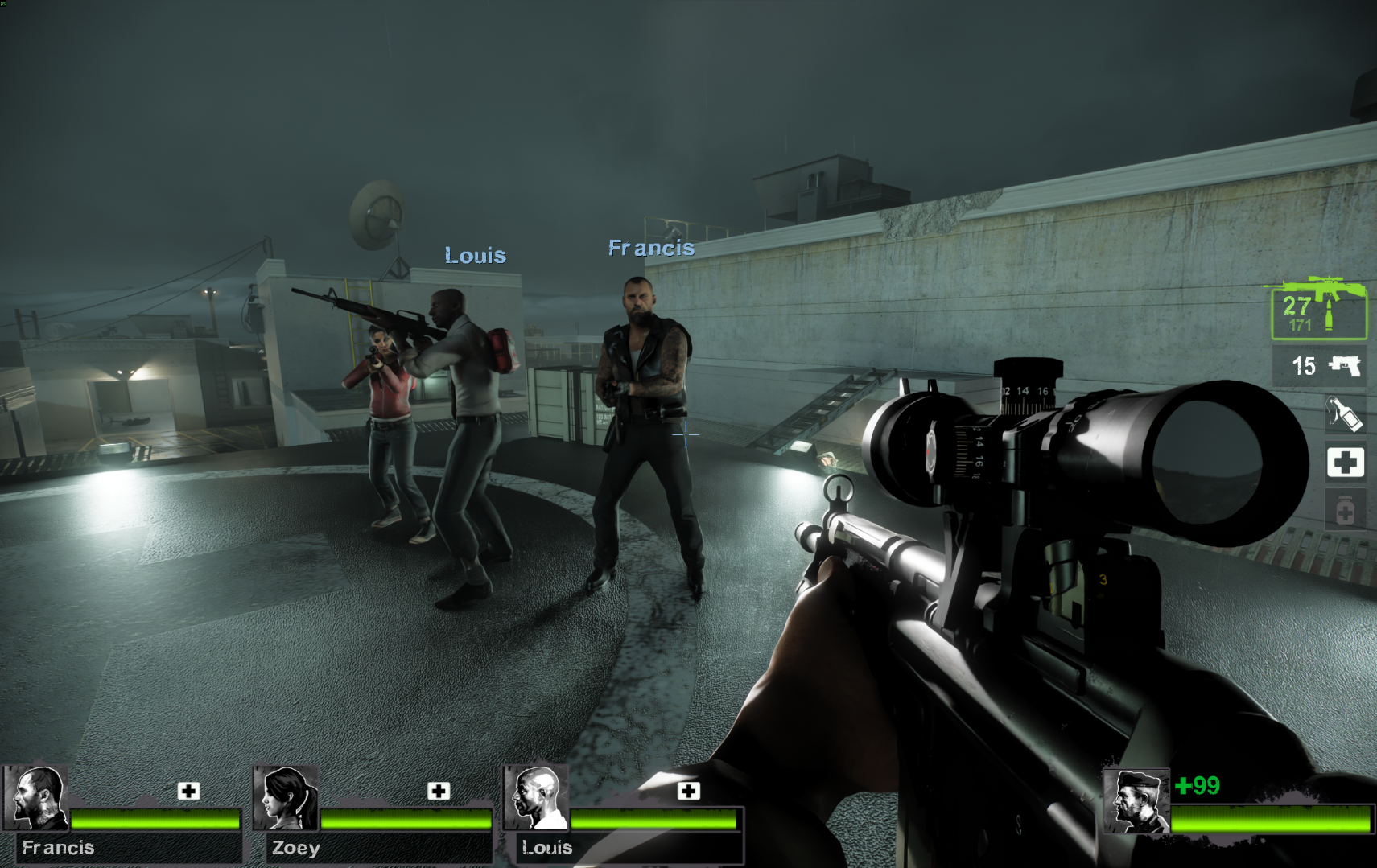Select the molotov throwable slot
Image resolution: width=1377 pixels, height=868 pixels.
coord(1344,414)
